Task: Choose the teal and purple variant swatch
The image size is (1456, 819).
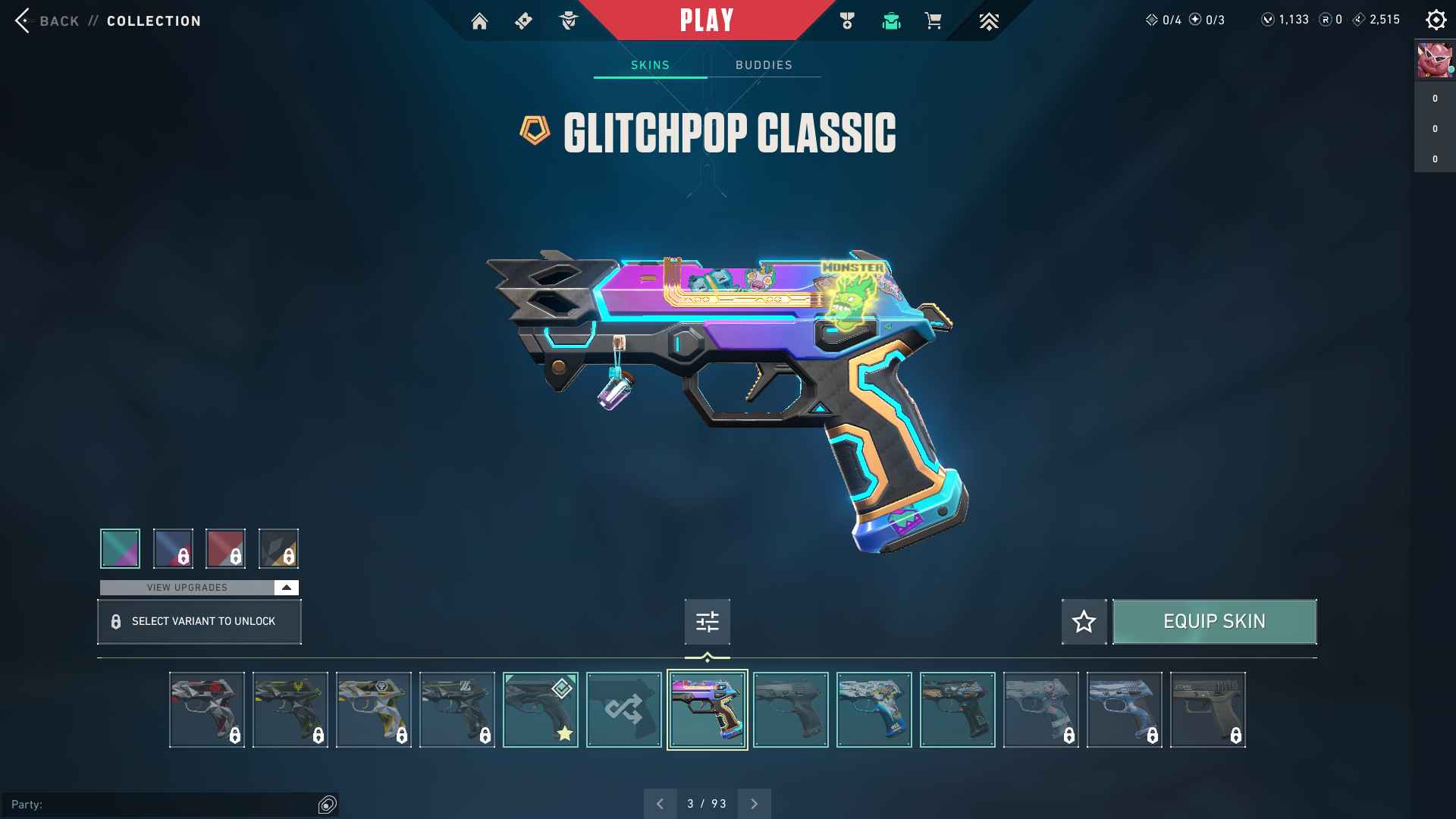Action: click(x=120, y=548)
